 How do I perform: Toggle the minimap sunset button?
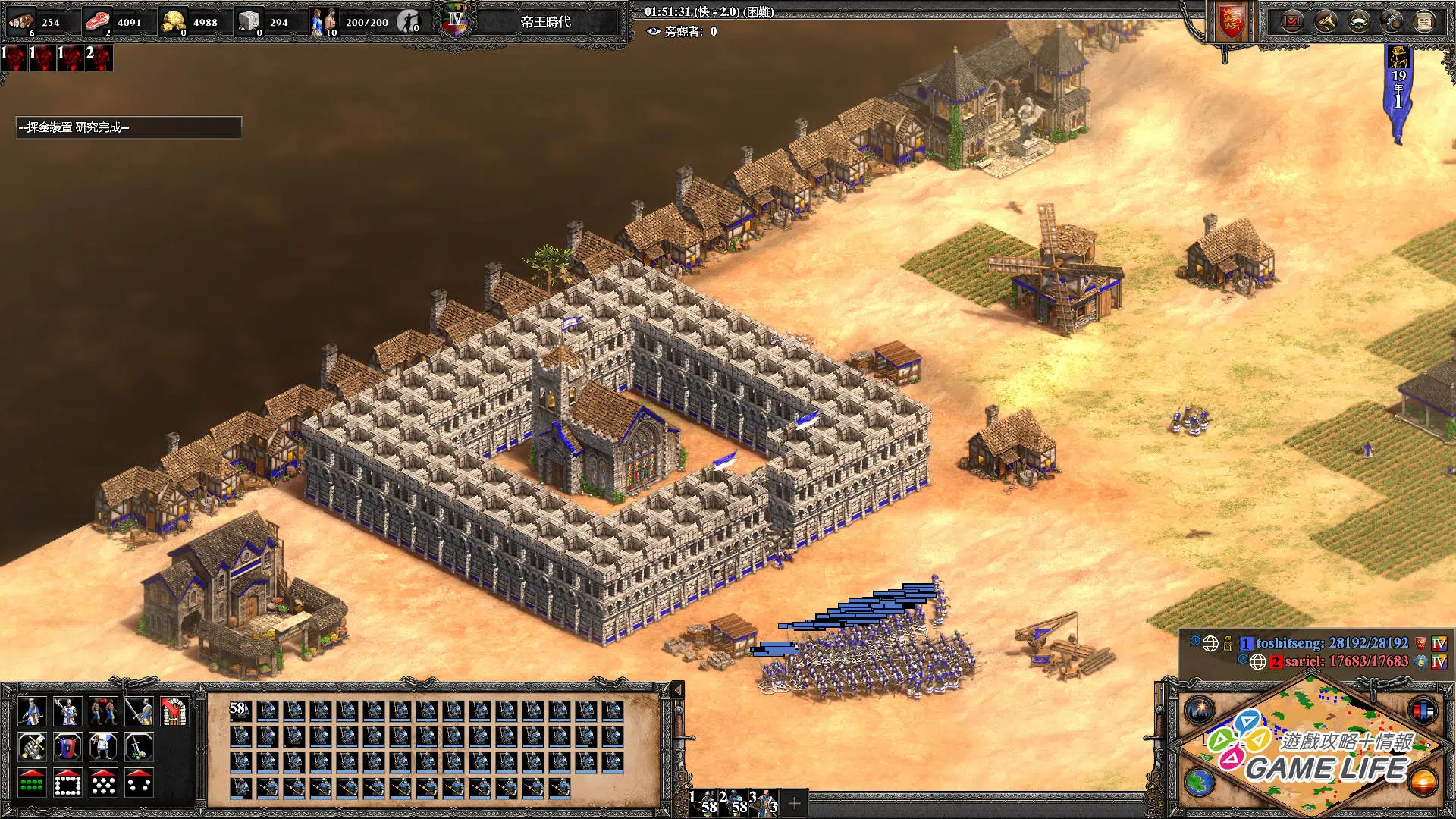[1423, 782]
